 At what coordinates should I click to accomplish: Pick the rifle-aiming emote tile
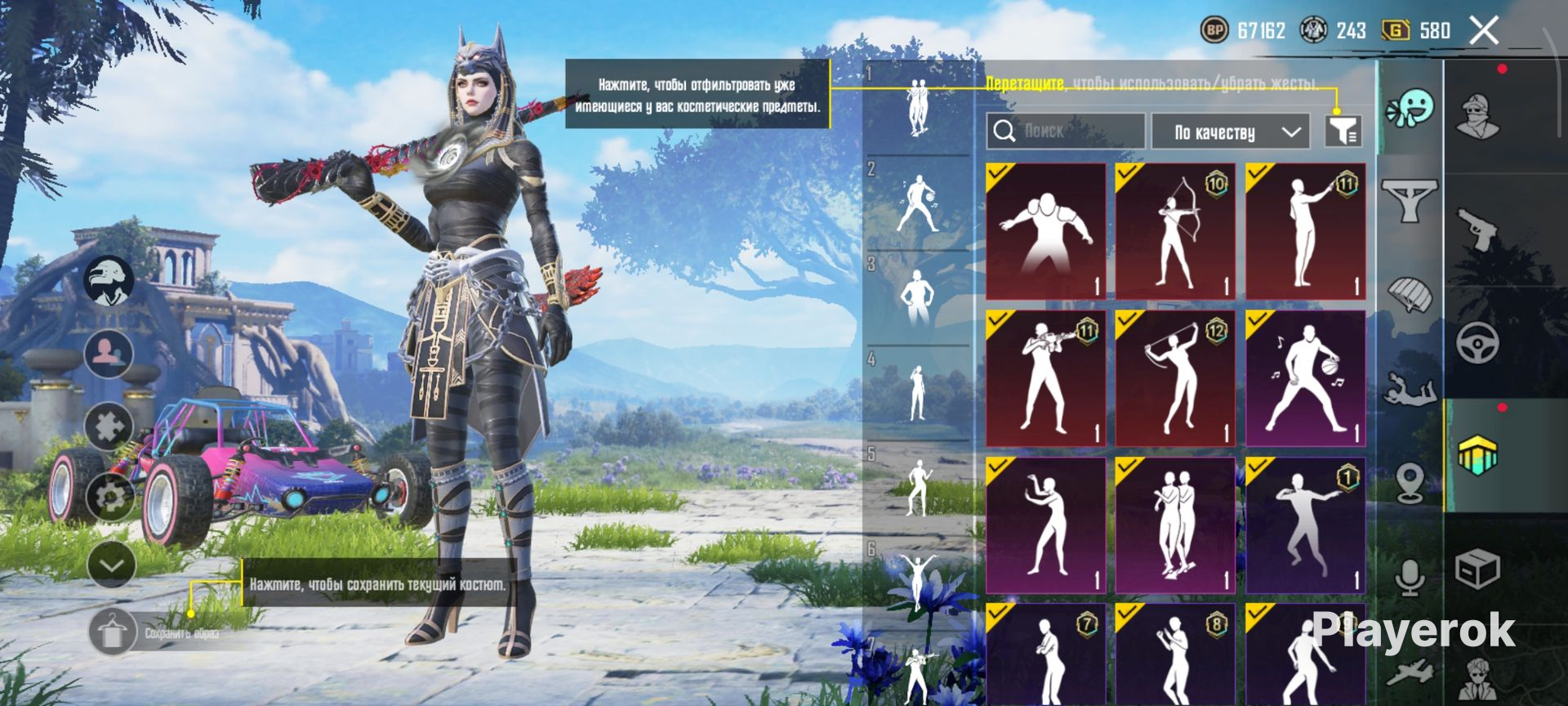tap(1045, 378)
